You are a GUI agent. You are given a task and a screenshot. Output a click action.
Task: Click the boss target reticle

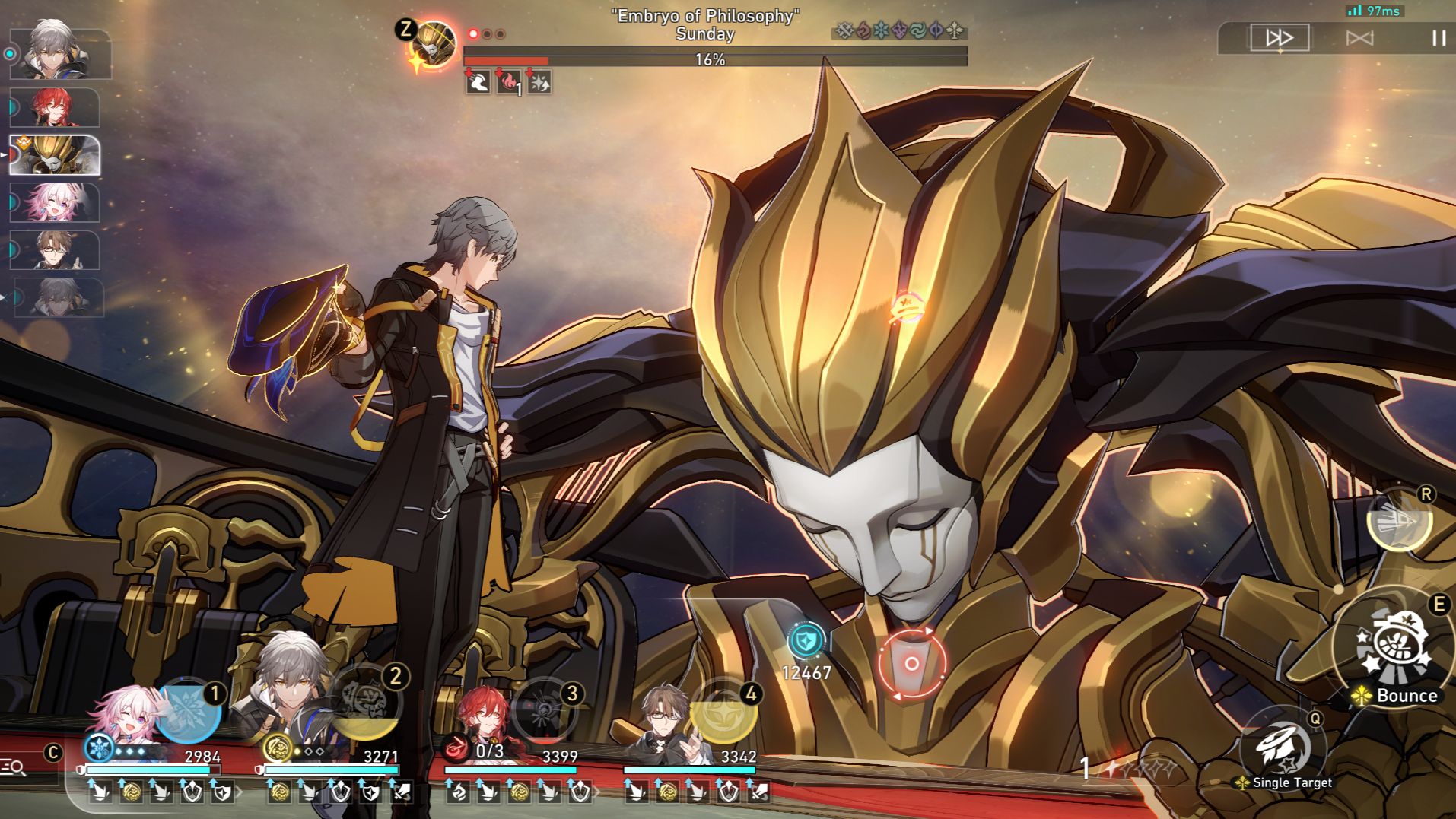pyautogui.click(x=911, y=663)
